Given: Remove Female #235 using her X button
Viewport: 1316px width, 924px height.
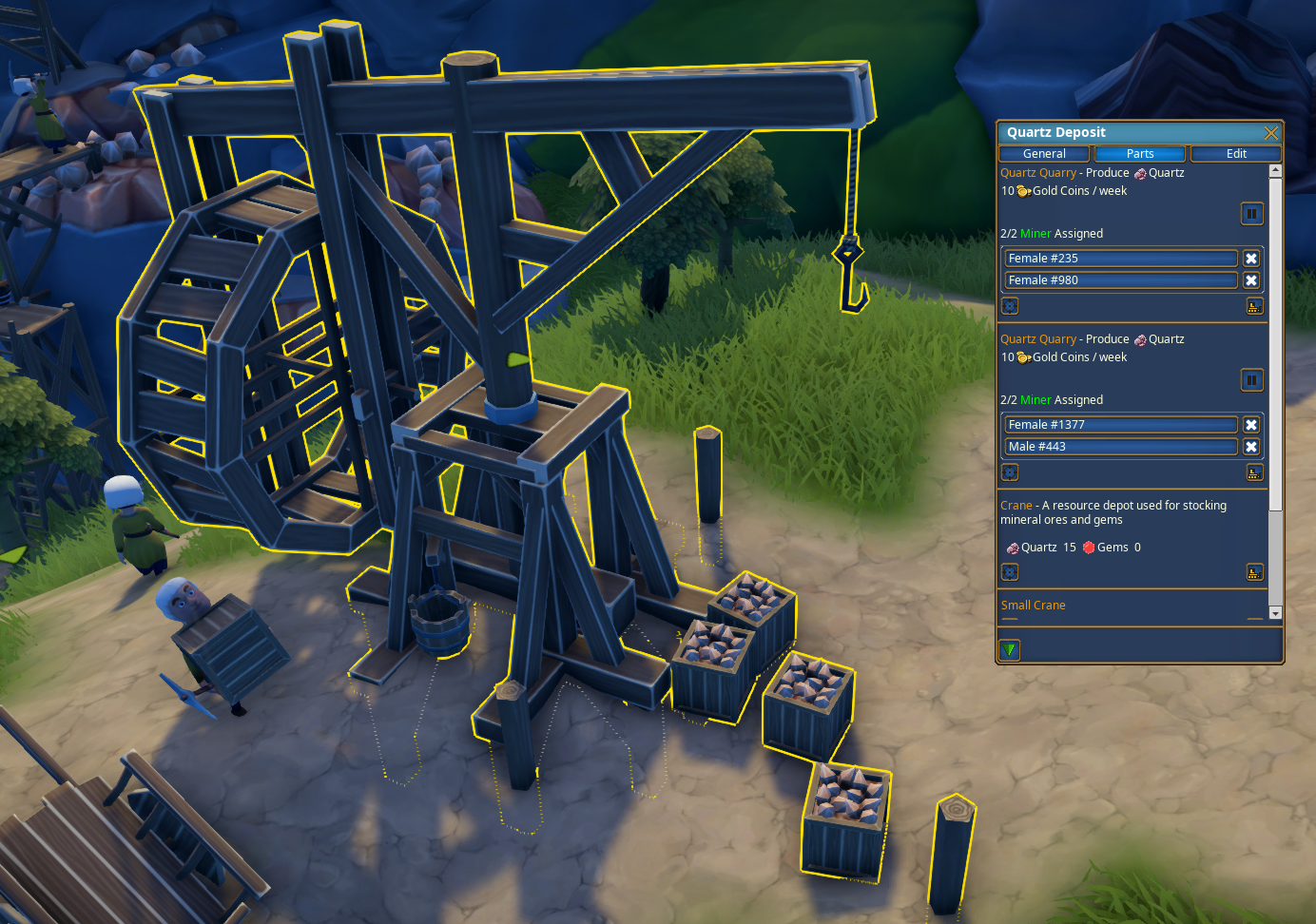Looking at the screenshot, I should [1251, 258].
